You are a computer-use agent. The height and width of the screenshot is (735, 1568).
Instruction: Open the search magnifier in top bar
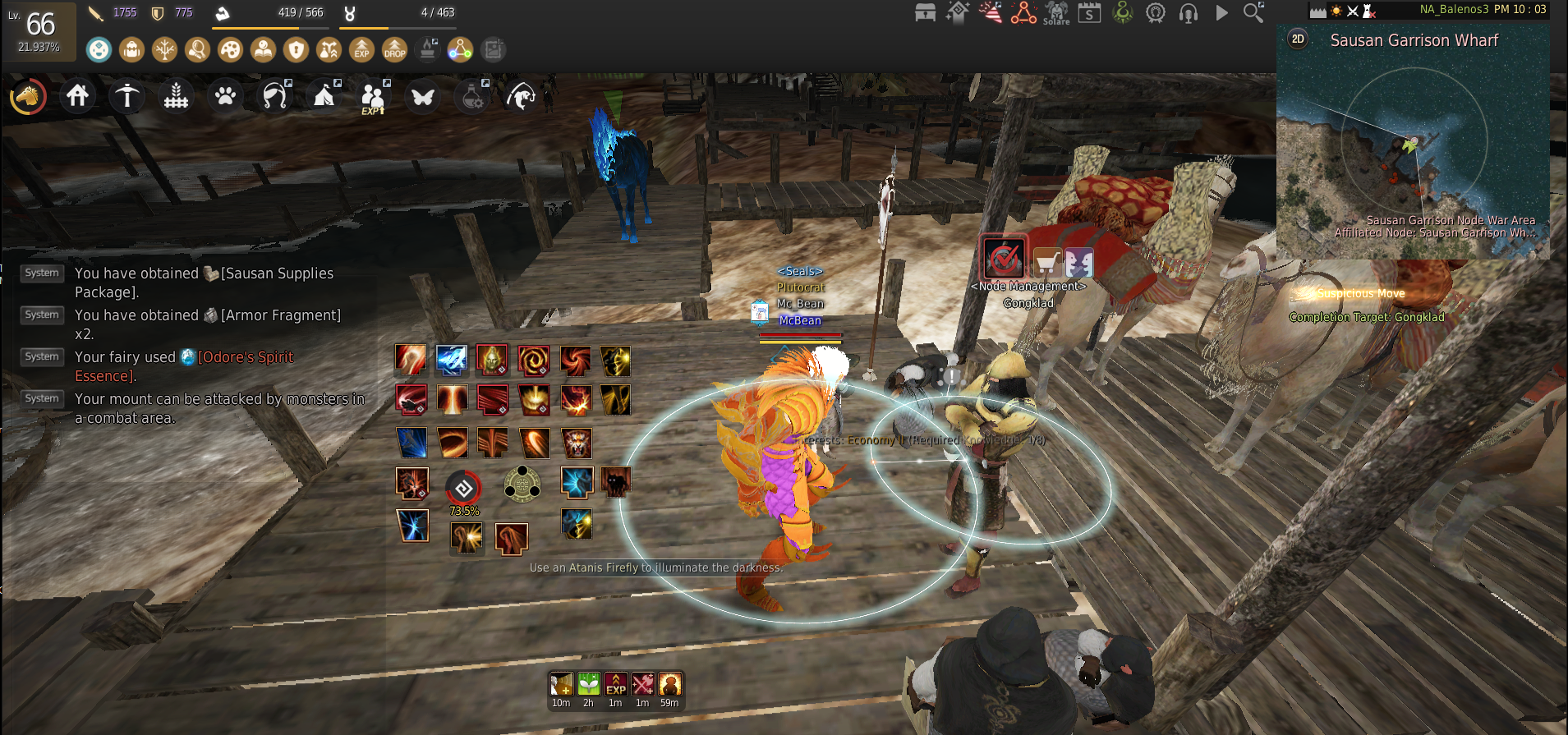click(1252, 13)
